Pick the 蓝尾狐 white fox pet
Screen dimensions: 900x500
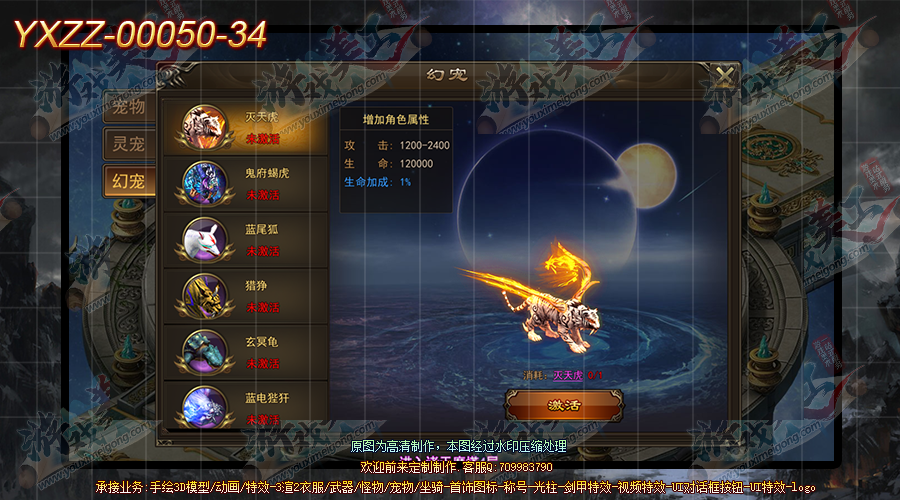[x=244, y=239]
